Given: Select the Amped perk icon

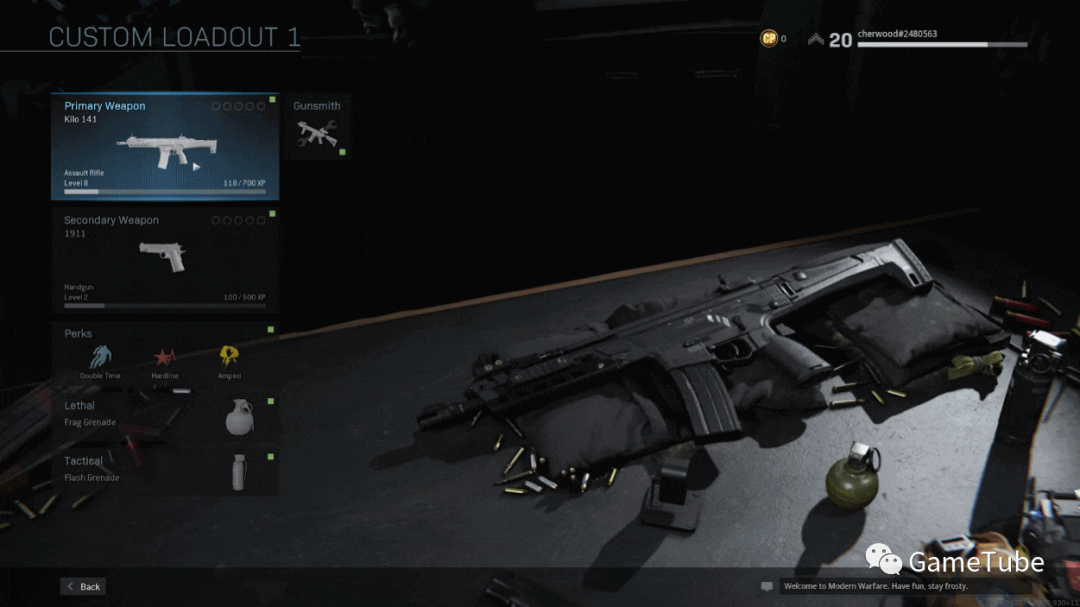Looking at the screenshot, I should 229,357.
